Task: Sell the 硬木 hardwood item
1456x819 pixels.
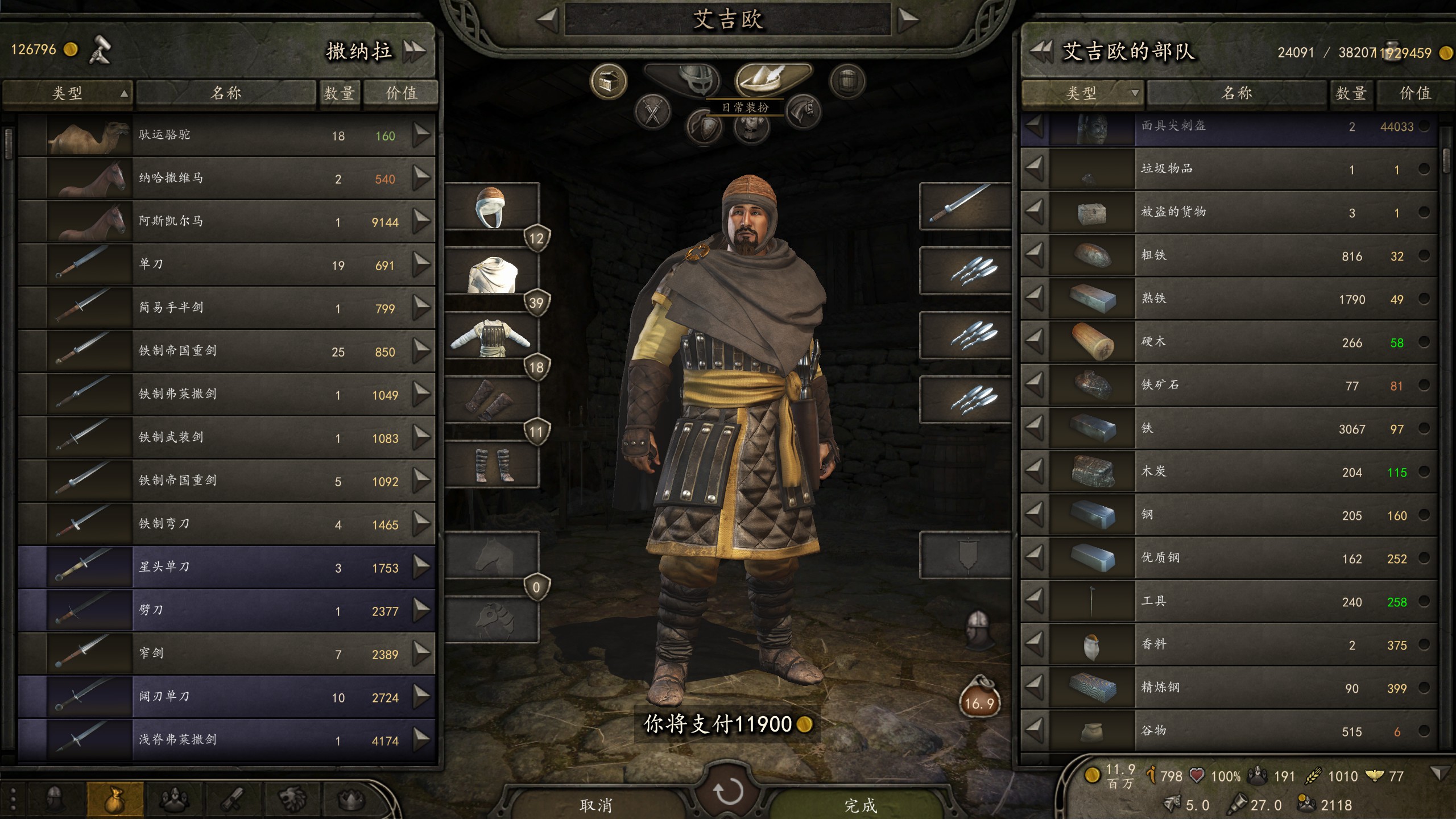Action: 1035,342
